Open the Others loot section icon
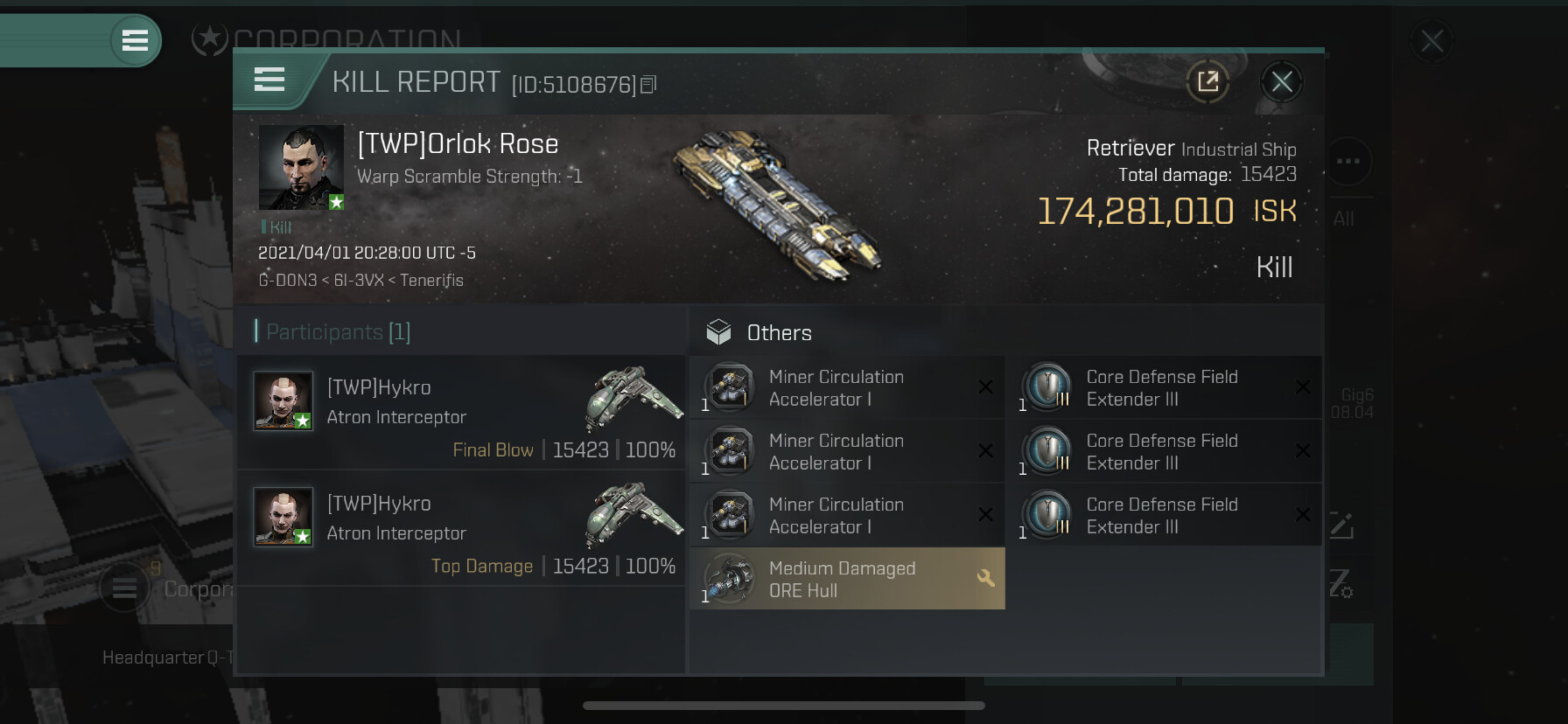 coord(718,332)
